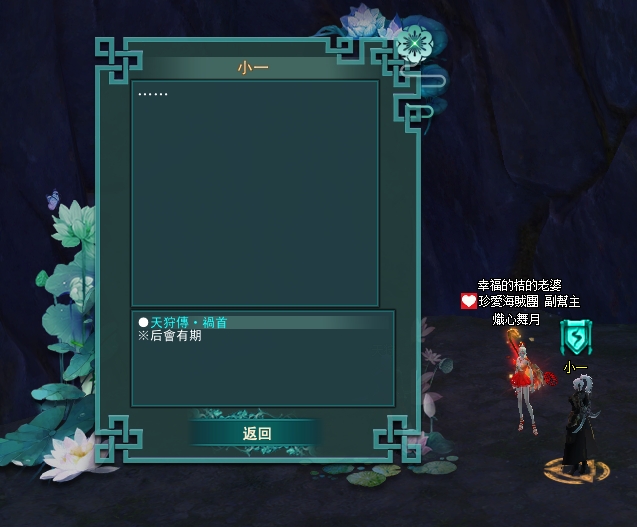Click the 返回 (Return) button

(256, 433)
